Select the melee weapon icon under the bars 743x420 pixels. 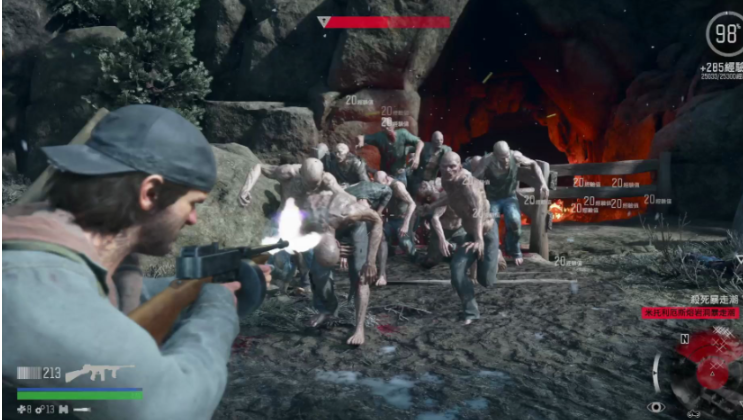click(82, 409)
